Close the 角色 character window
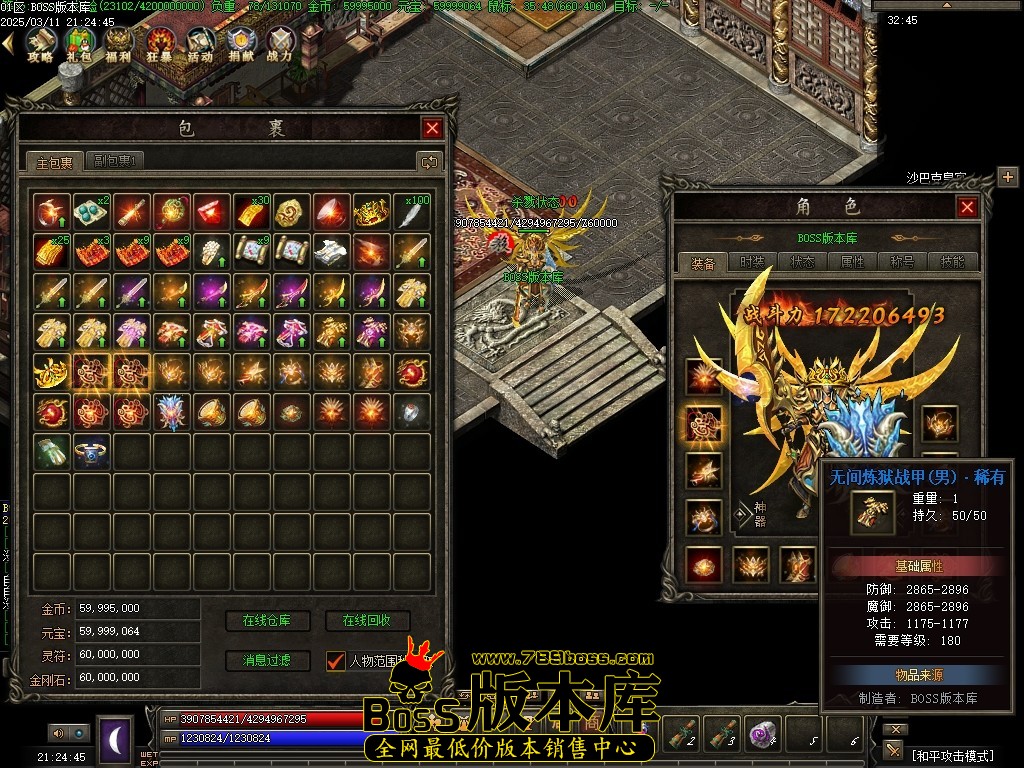 tap(967, 207)
